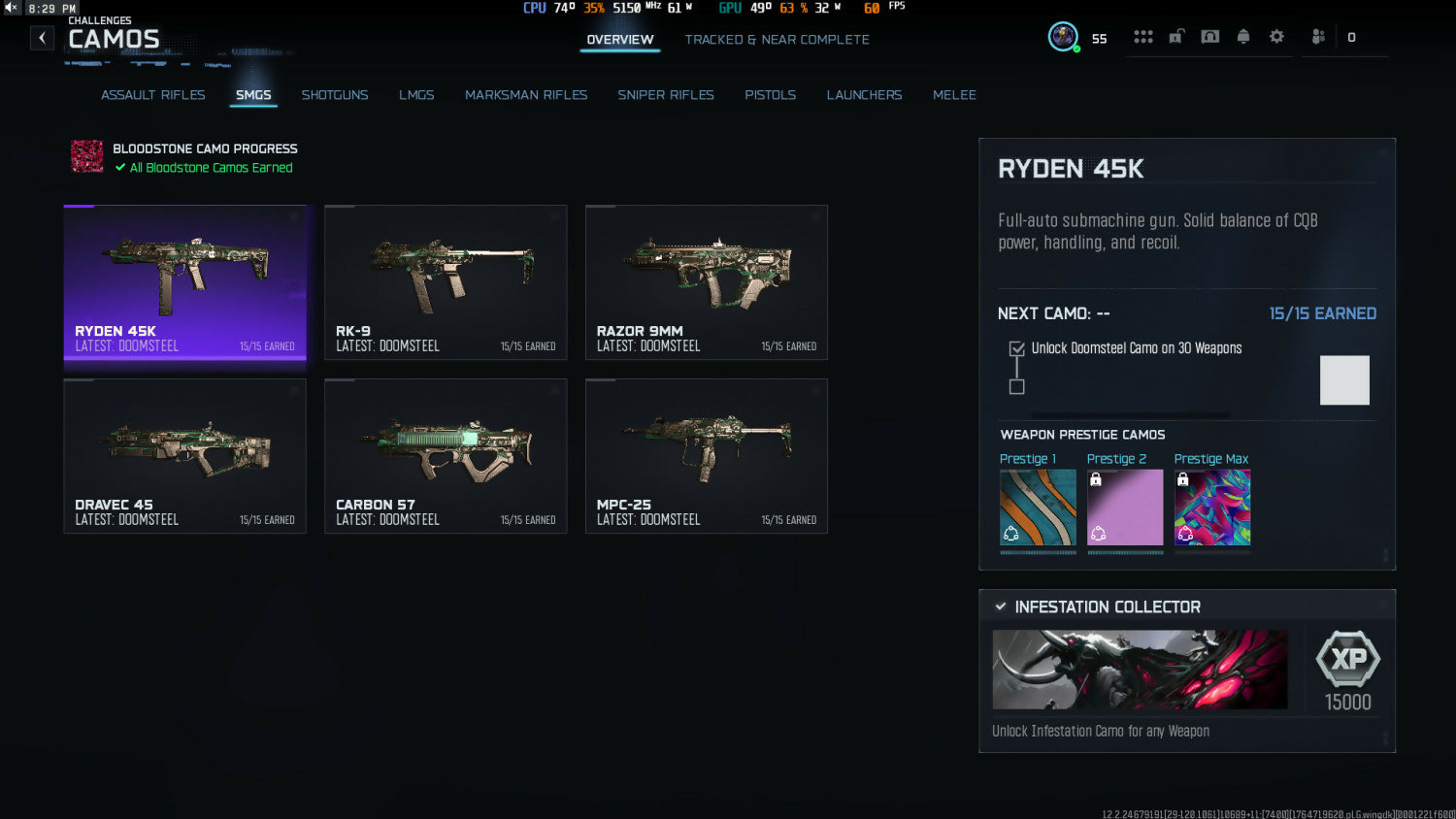The height and width of the screenshot is (819, 1456).
Task: View the Prestige 1 camo swatch
Action: (1038, 508)
